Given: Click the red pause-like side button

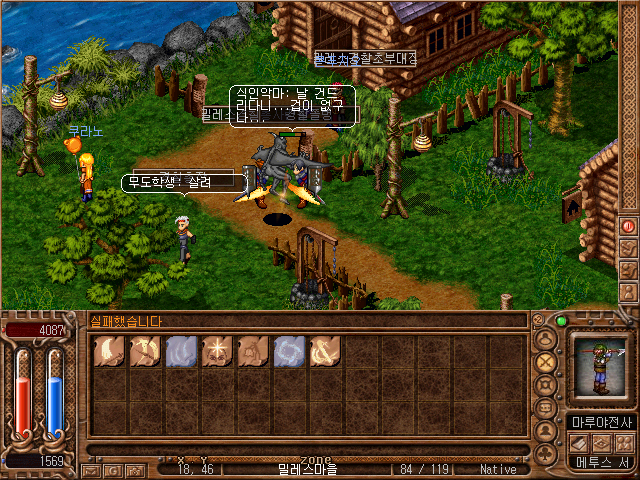Looking at the screenshot, I should tap(629, 226).
